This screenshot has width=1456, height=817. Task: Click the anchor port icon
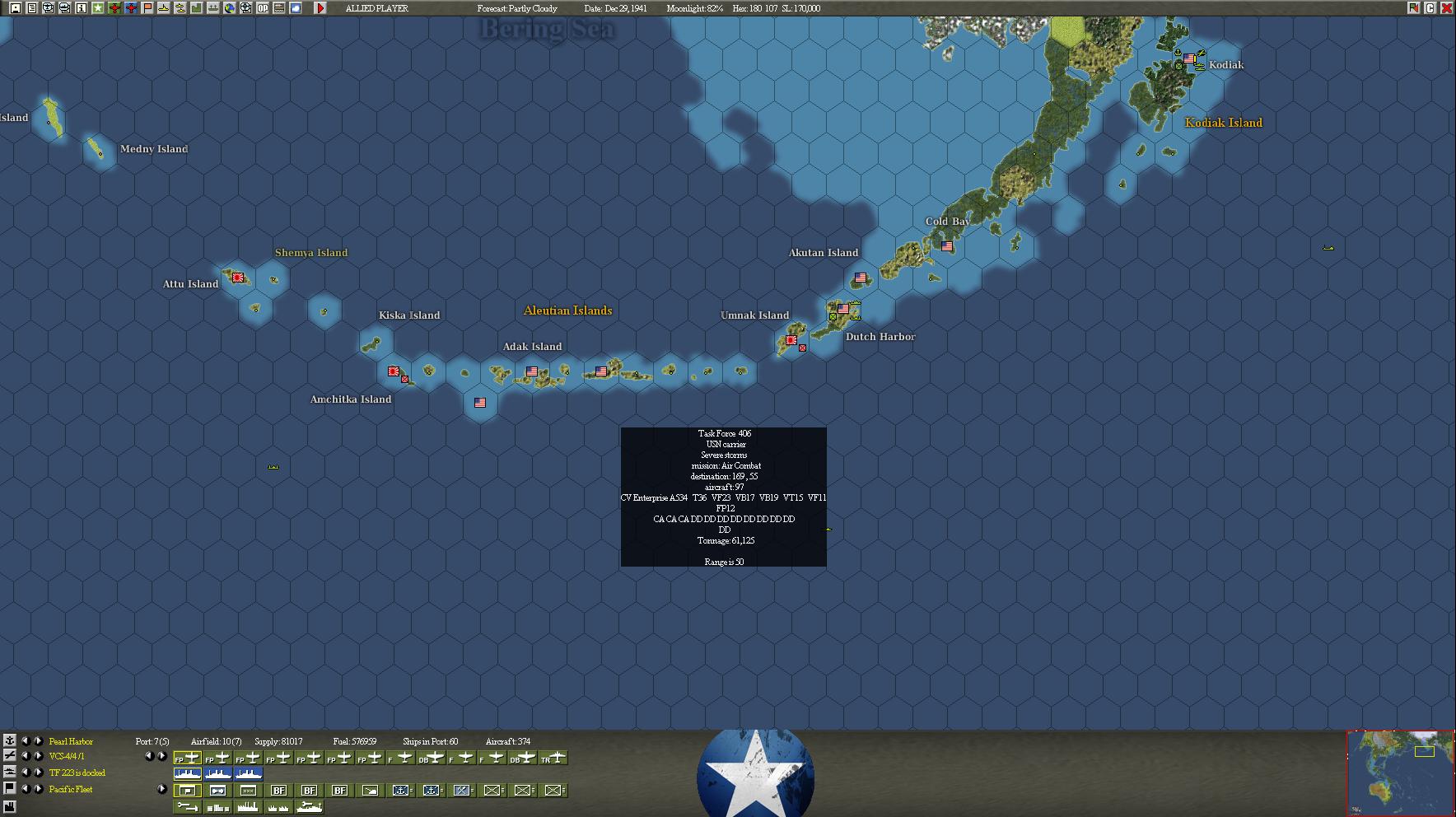[x=9, y=740]
